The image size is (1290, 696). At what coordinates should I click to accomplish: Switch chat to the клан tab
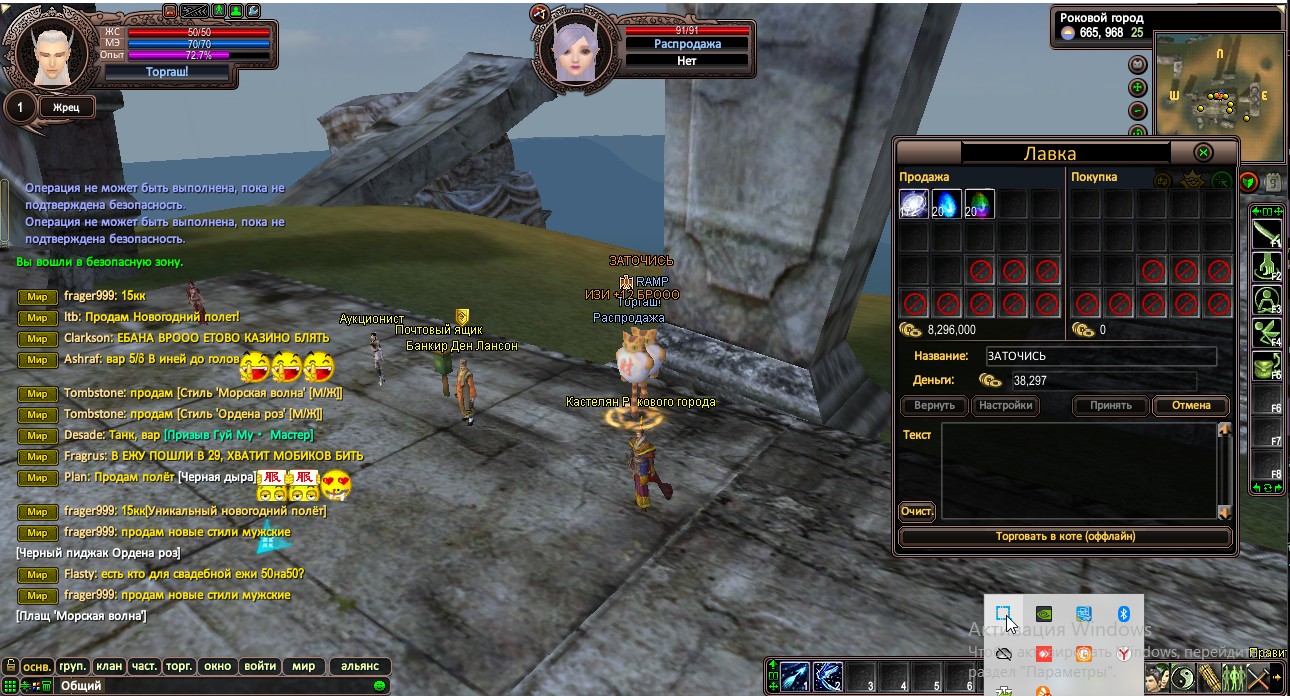108,666
